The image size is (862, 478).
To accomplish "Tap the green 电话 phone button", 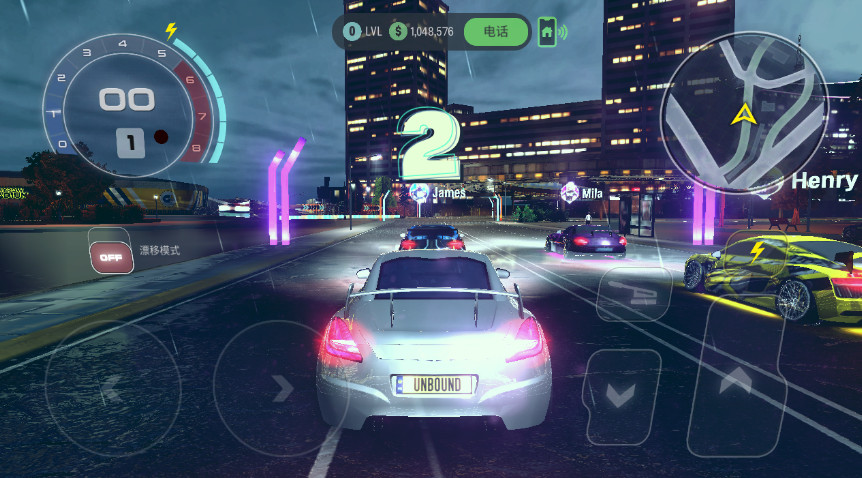I will point(495,32).
